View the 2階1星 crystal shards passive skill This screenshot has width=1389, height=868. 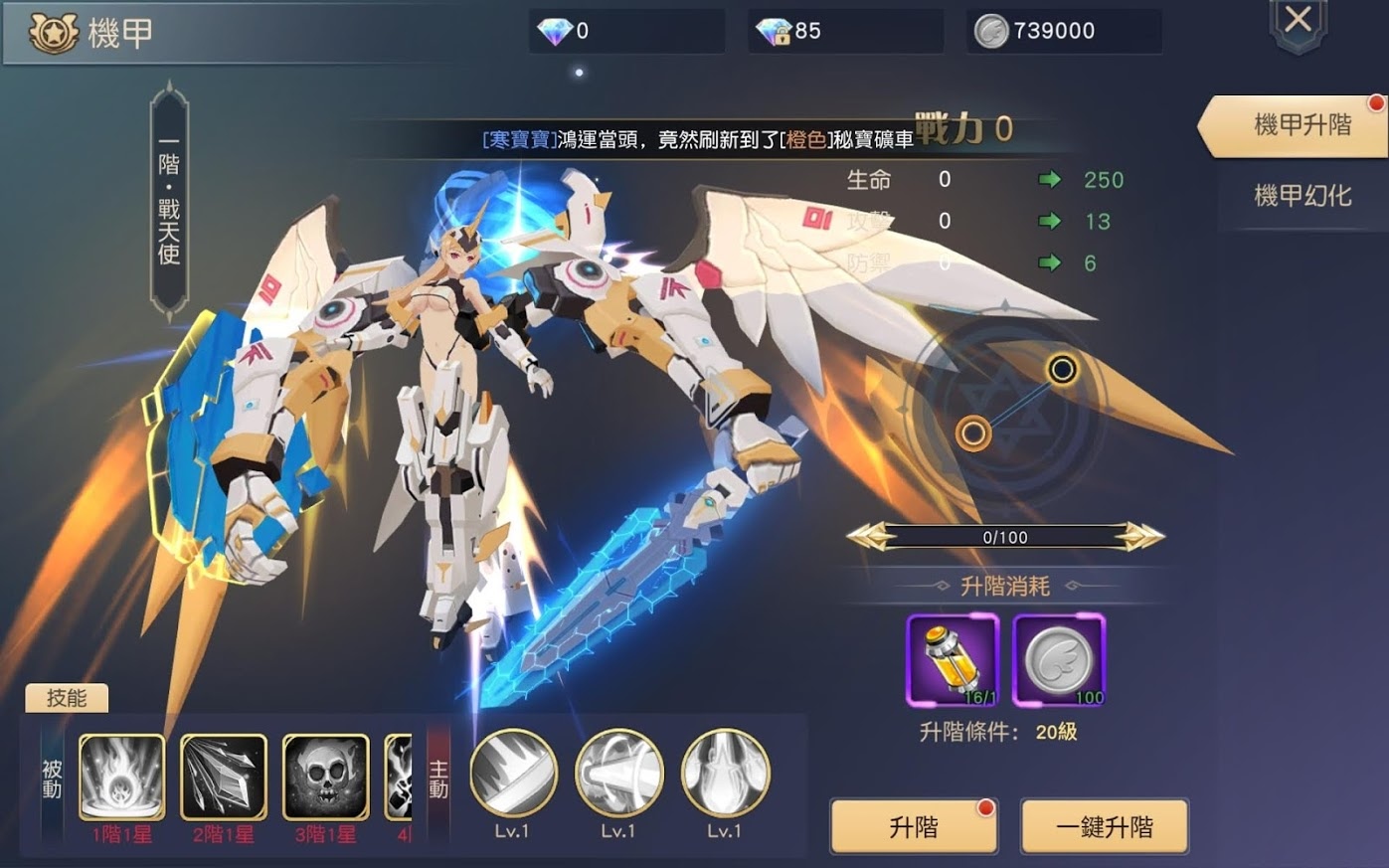tap(223, 777)
